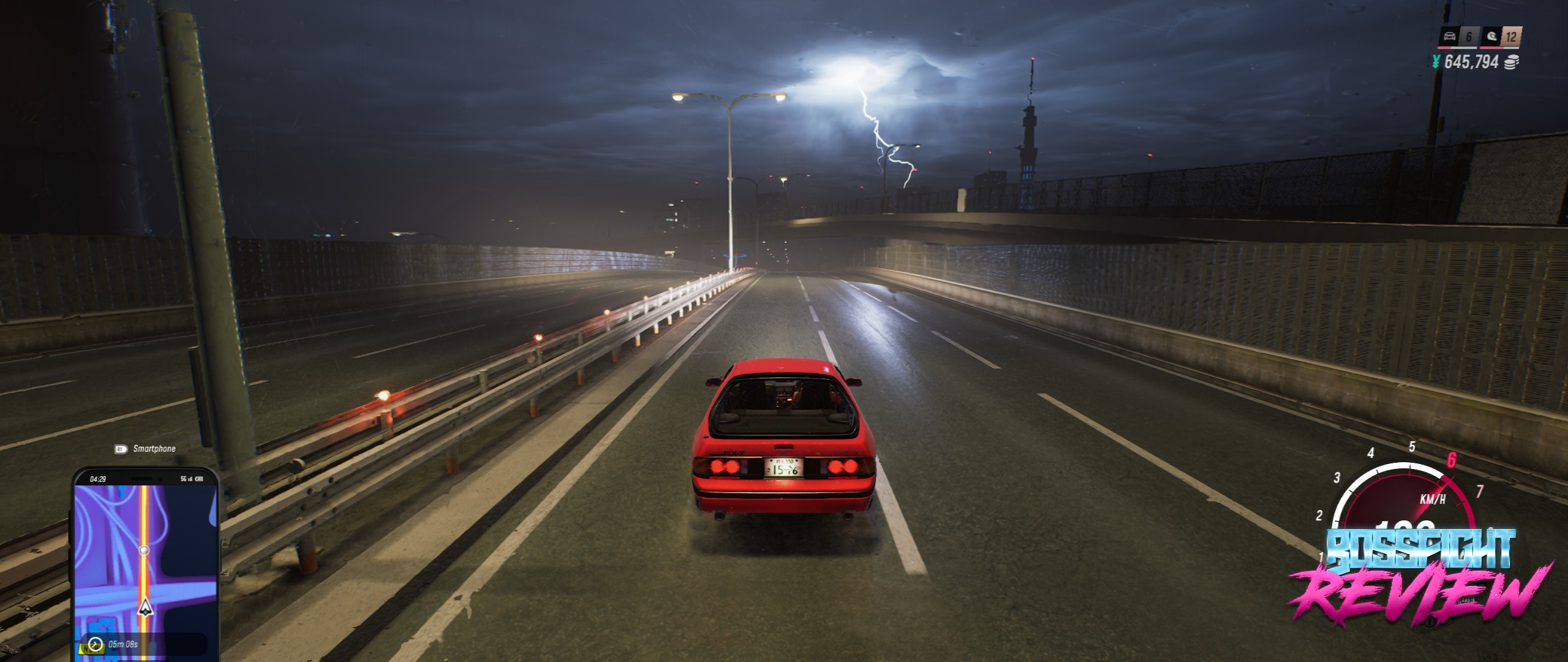This screenshot has height=662, width=1568.
Task: Click the Bossfight Review watermark logo
Action: click(1420, 576)
